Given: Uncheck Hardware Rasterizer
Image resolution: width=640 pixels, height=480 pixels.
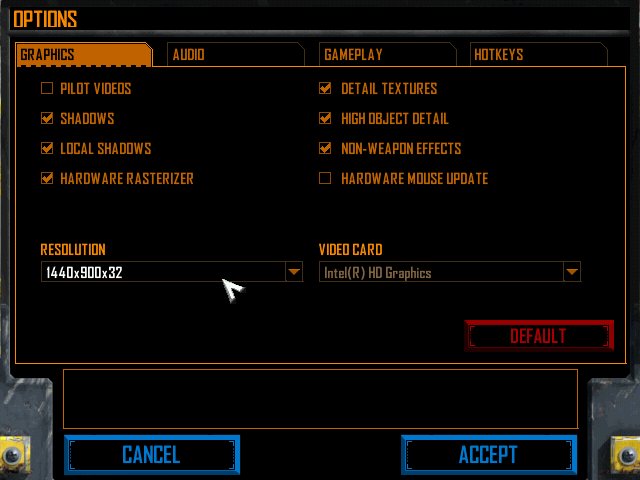Looking at the screenshot, I should 47,179.
